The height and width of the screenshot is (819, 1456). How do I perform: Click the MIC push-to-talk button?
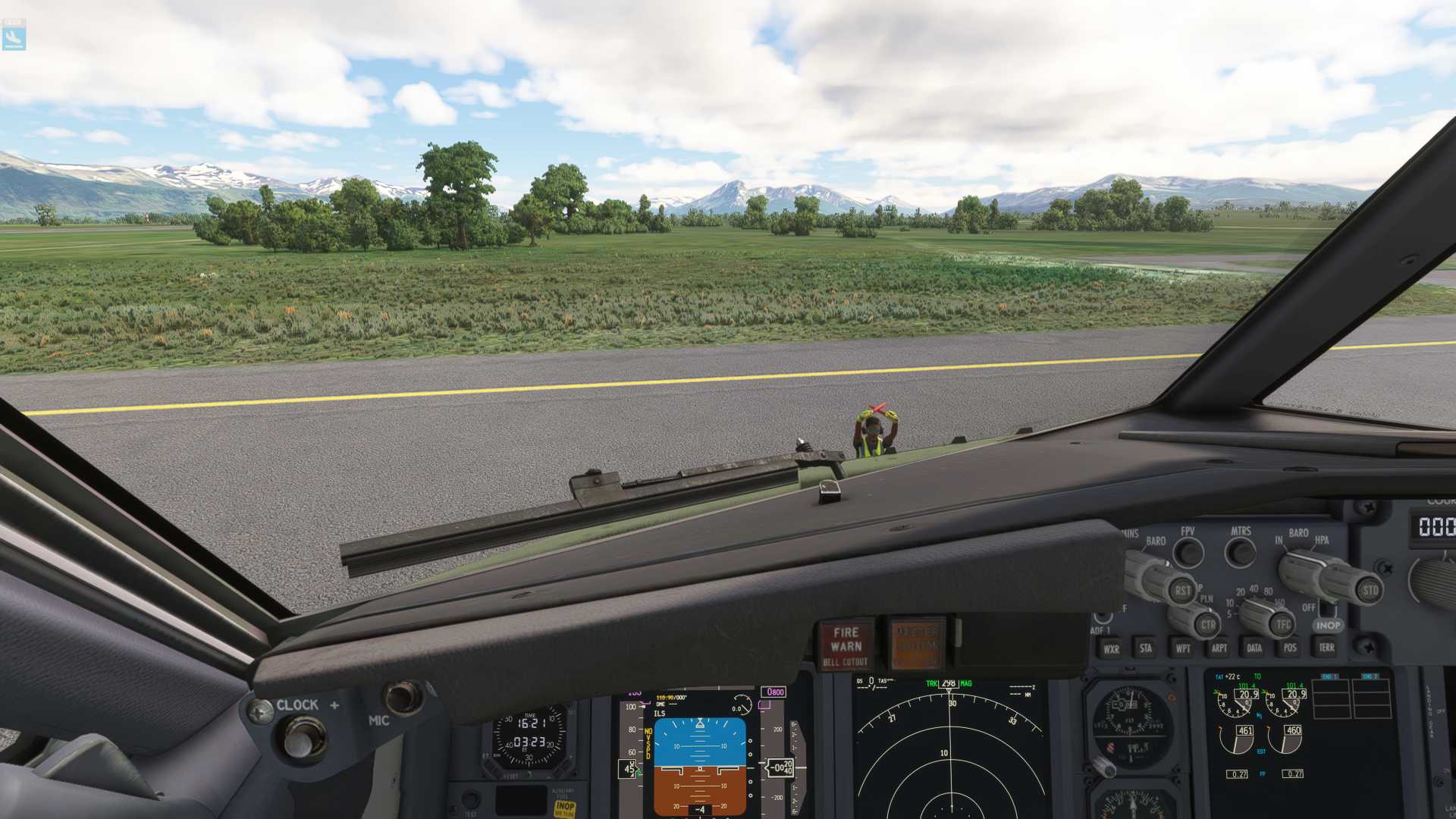coord(403,697)
